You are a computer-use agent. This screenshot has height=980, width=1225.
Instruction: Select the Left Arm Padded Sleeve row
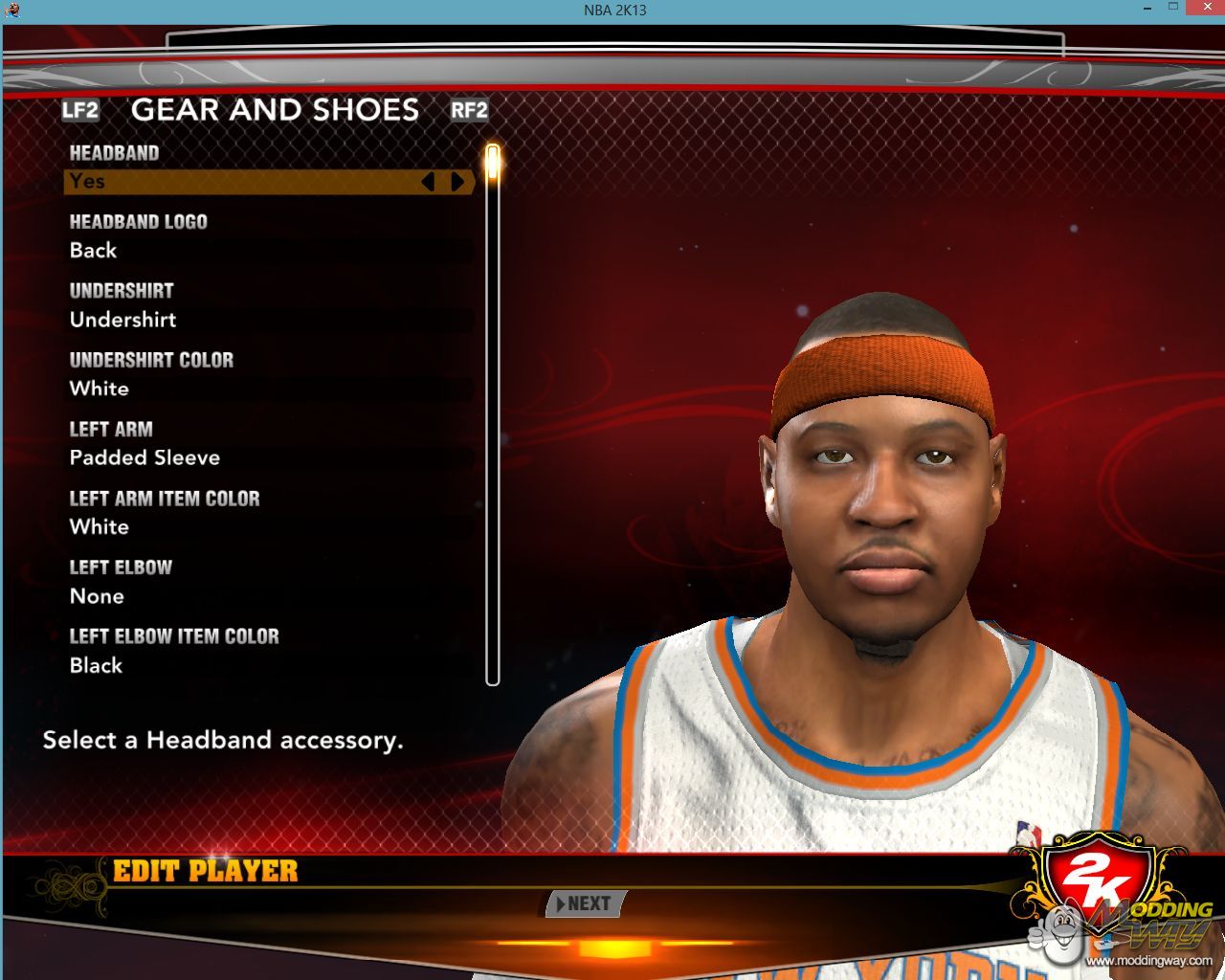coord(268,457)
